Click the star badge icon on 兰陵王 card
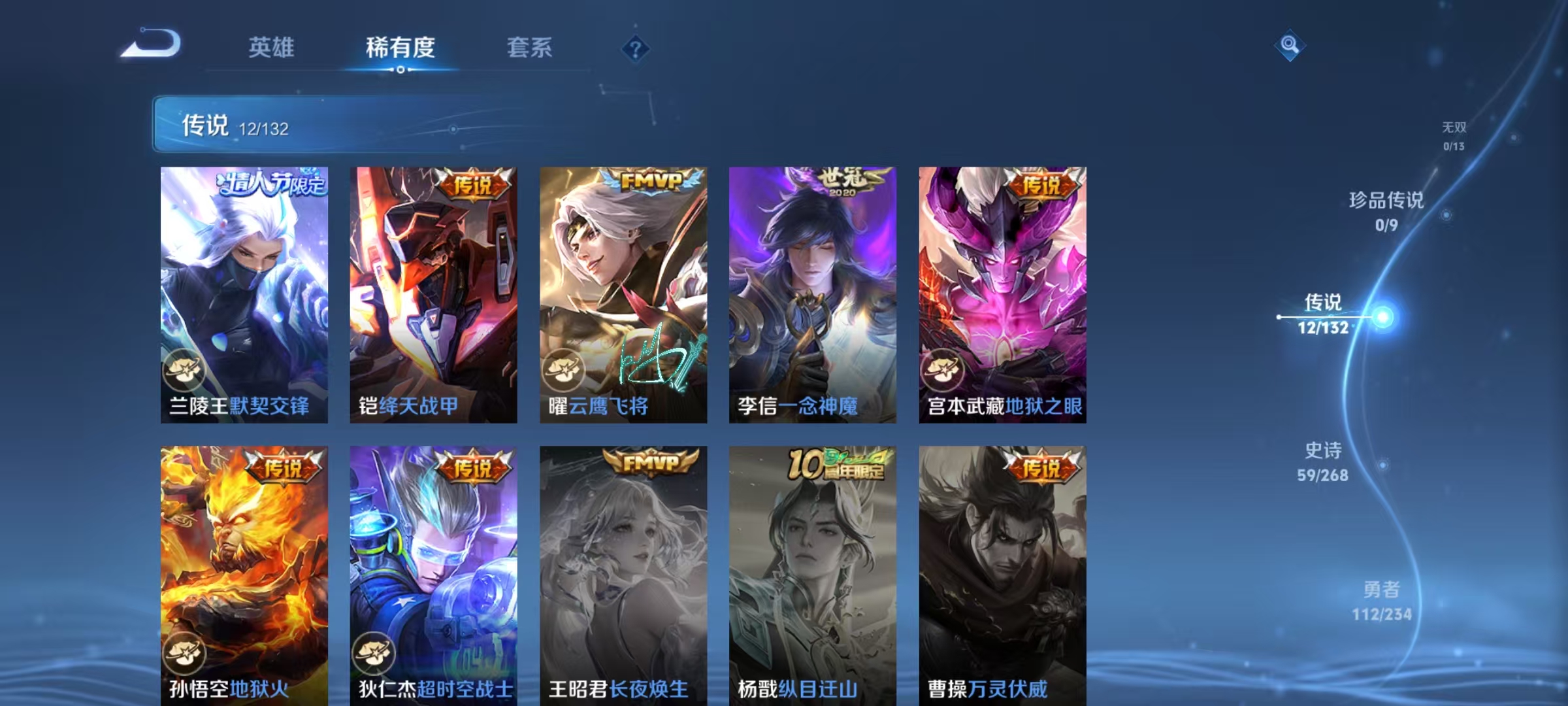 [x=186, y=368]
